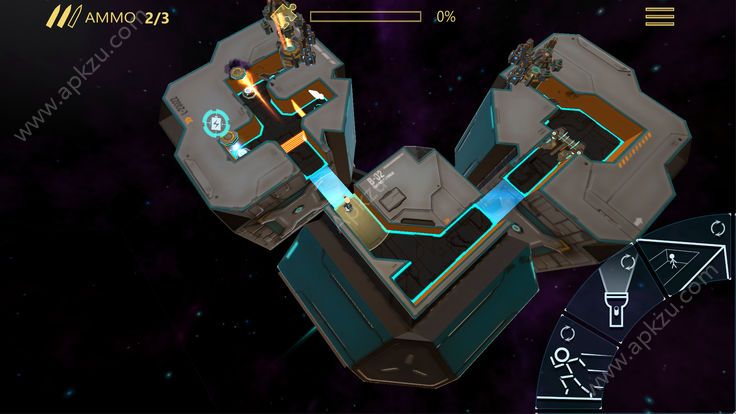Viewport: 736px width, 414px height.
Task: Open the hamburger pause menu
Action: [660, 17]
